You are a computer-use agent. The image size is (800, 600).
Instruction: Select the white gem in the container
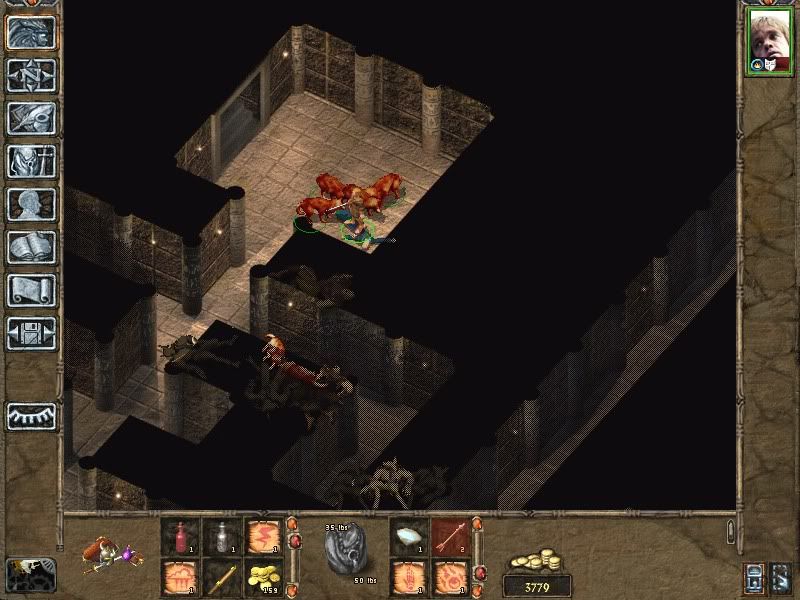tap(408, 537)
